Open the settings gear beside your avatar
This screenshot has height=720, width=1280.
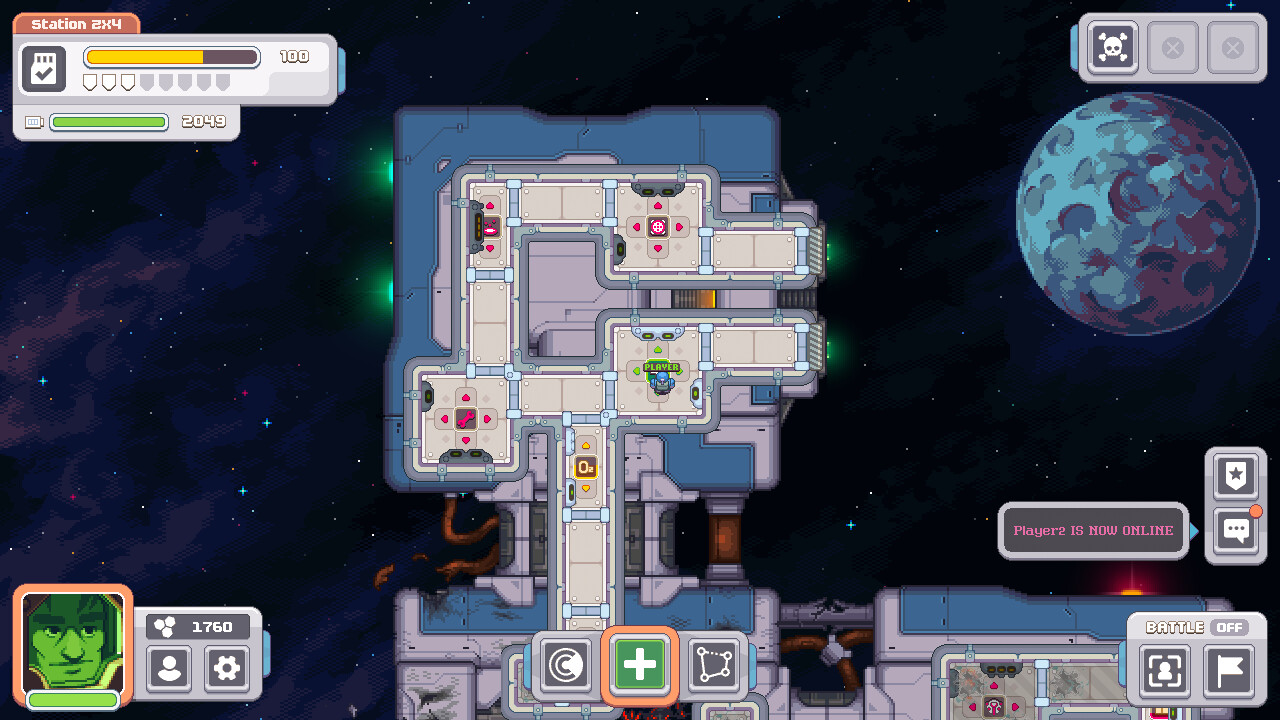(226, 670)
